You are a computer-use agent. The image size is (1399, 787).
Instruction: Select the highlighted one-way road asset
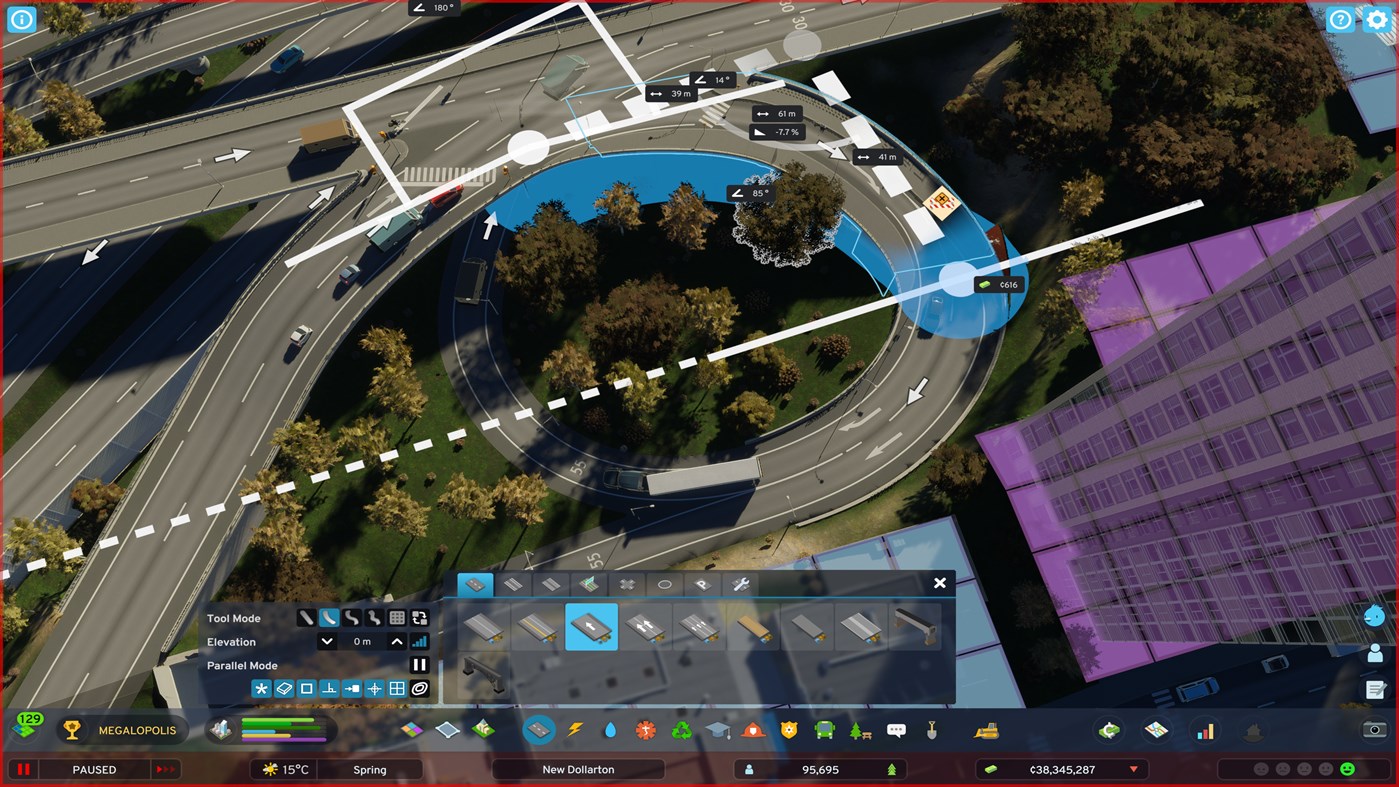(591, 627)
